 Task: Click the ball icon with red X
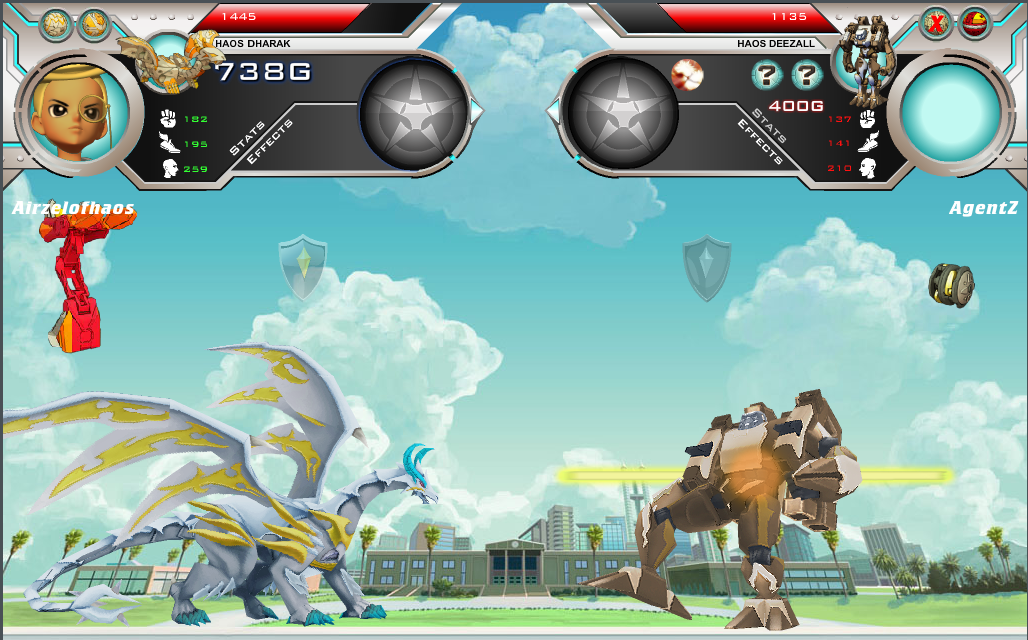(x=936, y=23)
